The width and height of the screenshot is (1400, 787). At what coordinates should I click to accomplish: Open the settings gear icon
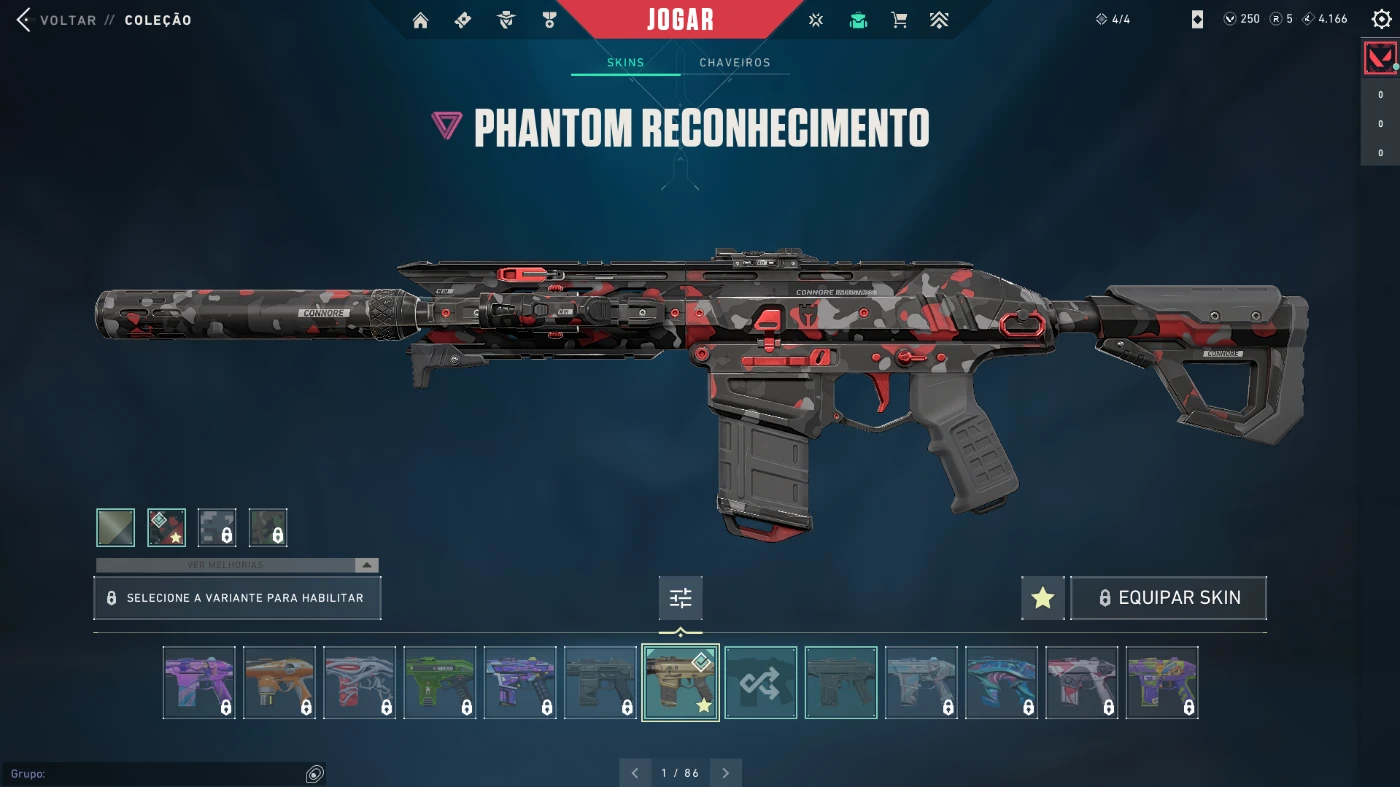coord(1381,20)
